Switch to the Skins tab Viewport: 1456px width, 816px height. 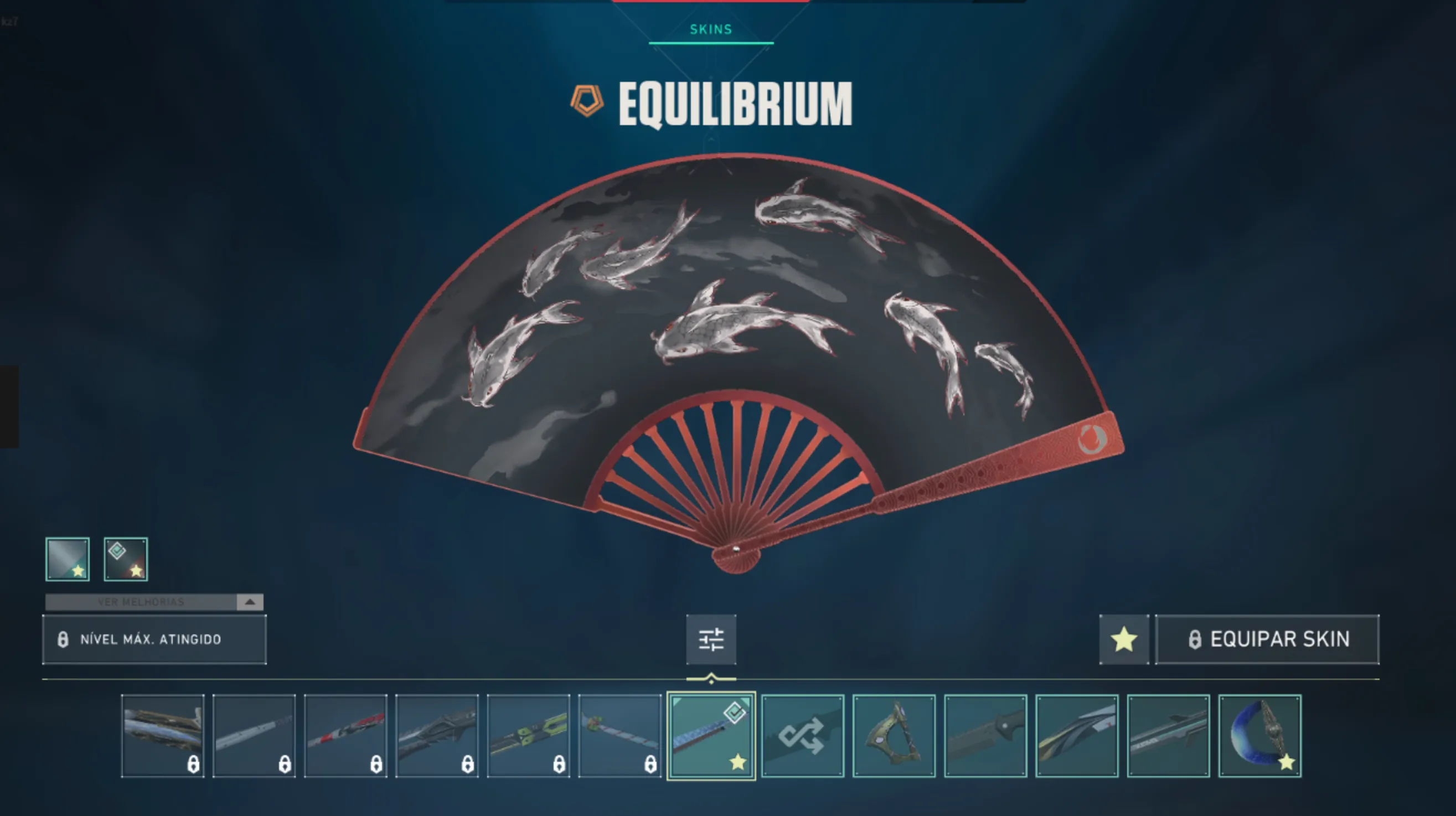710,29
